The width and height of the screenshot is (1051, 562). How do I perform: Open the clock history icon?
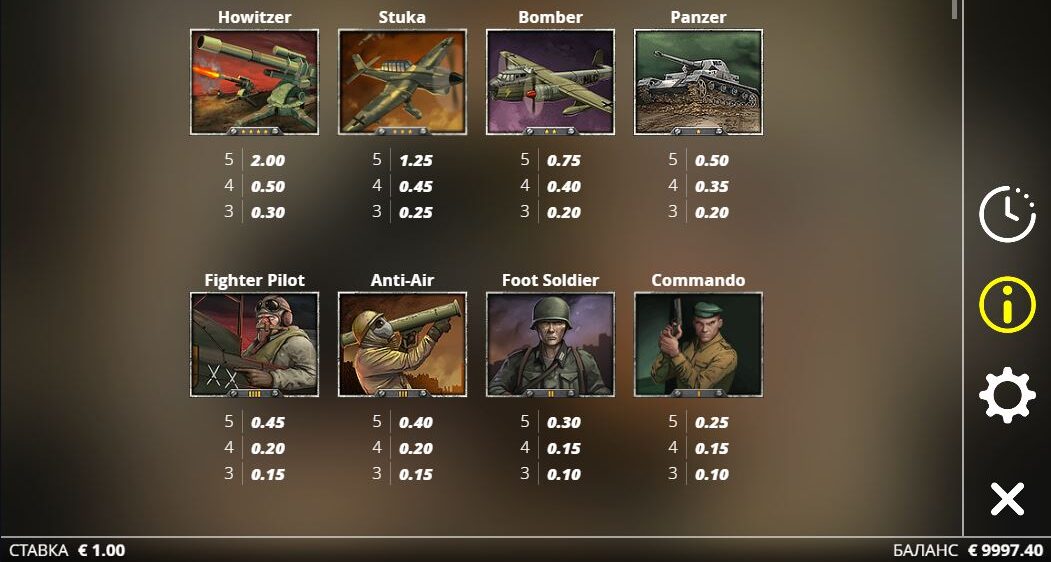[1007, 213]
